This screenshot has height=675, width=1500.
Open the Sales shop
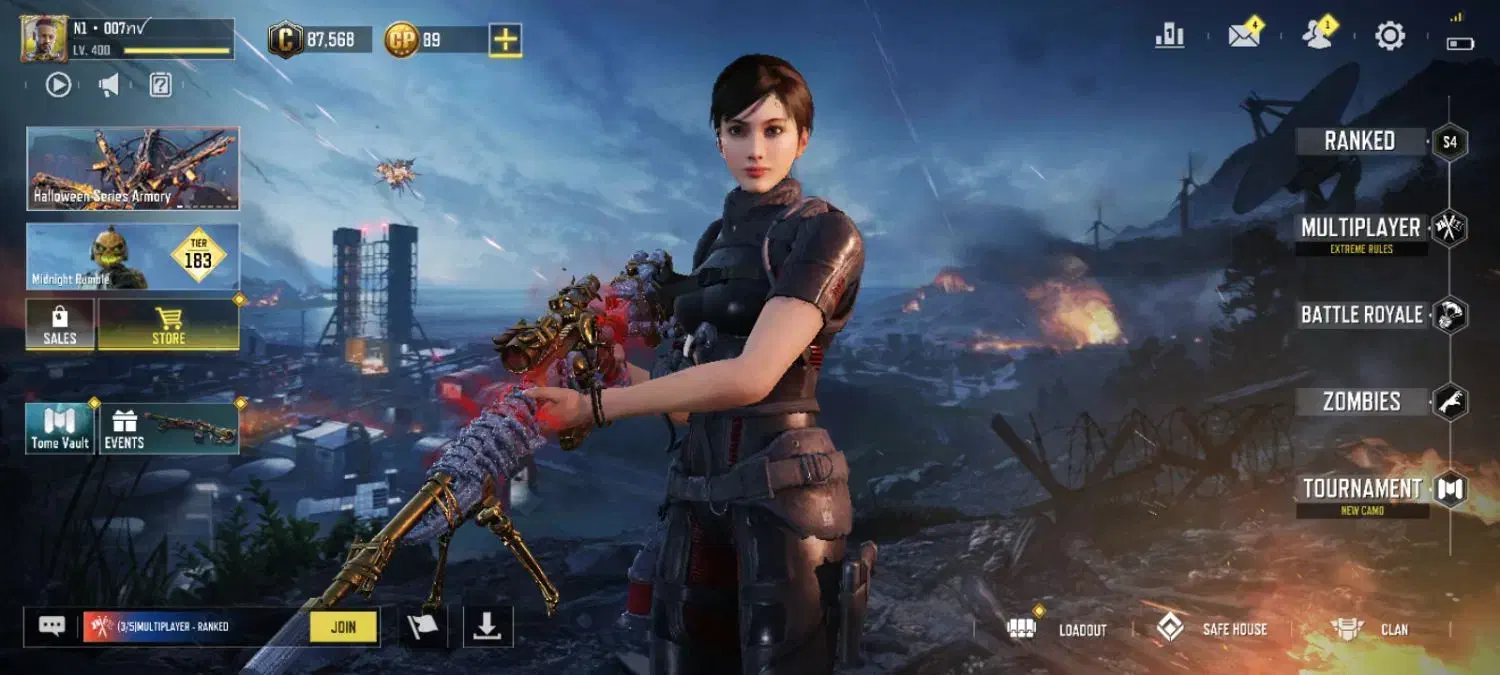tap(60, 325)
